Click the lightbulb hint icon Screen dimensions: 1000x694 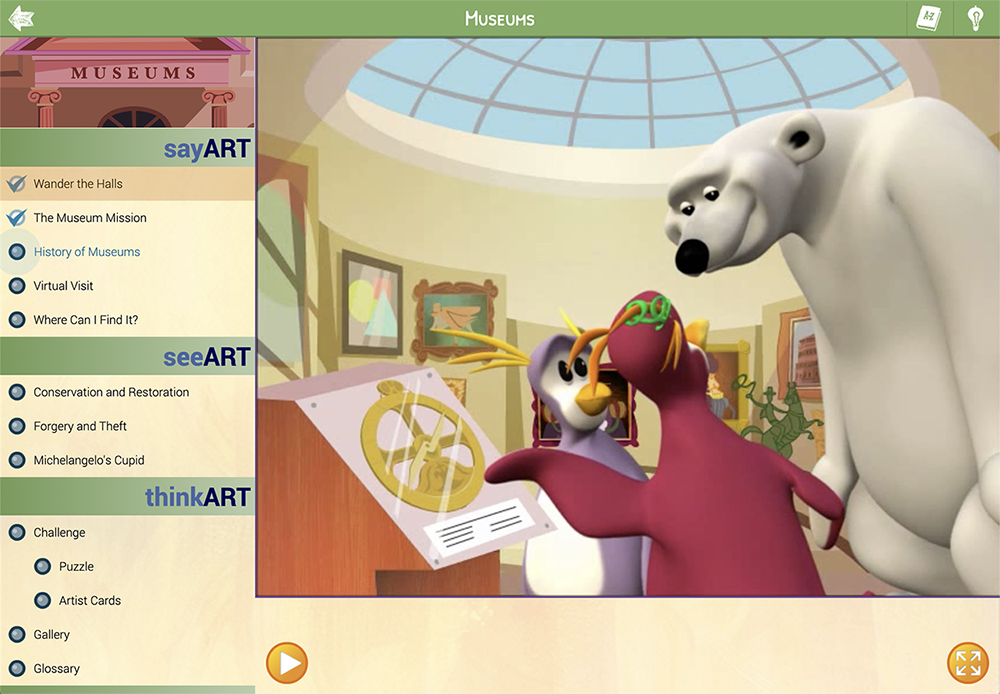tap(975, 18)
